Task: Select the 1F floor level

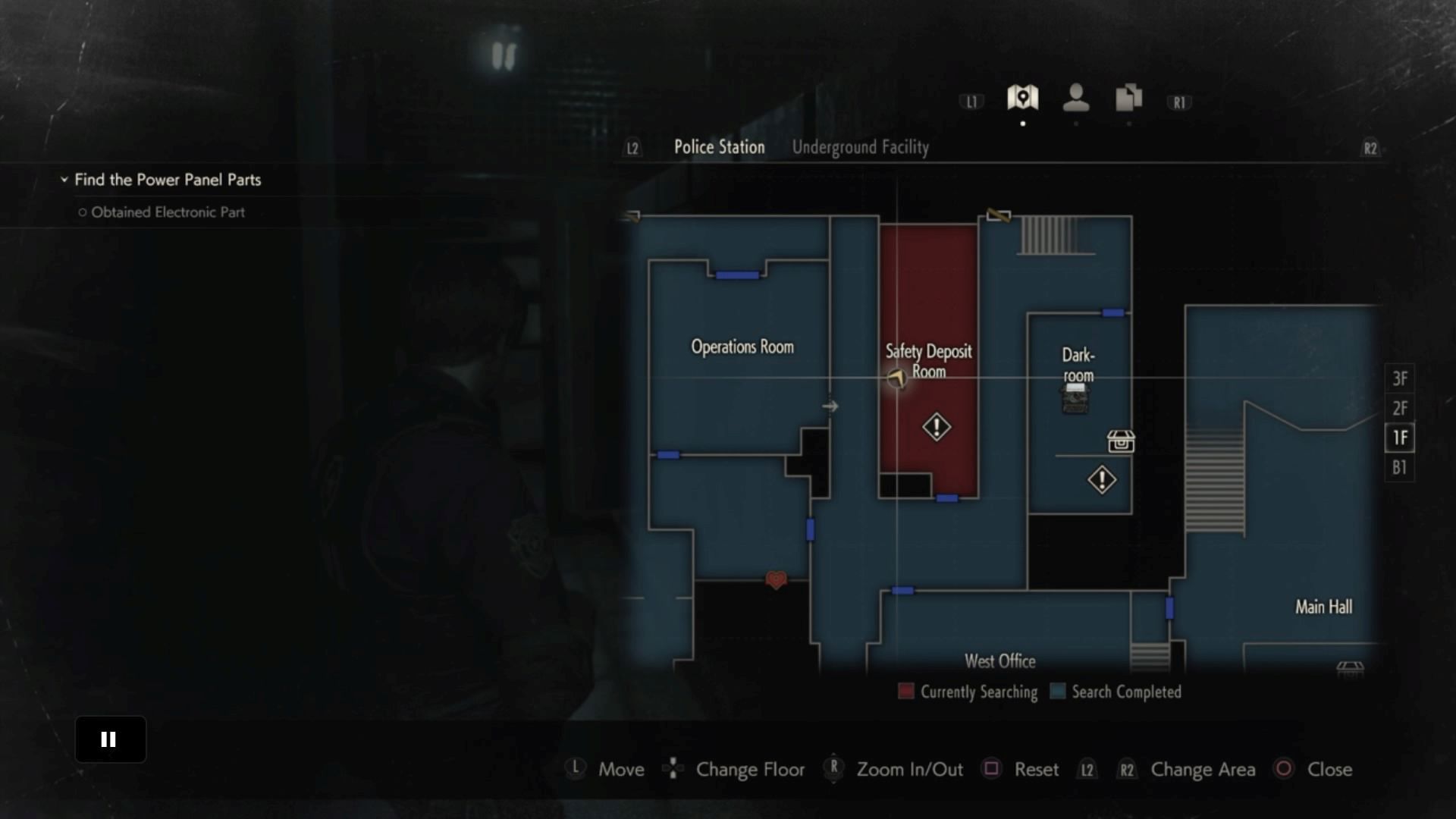Action: (1399, 438)
